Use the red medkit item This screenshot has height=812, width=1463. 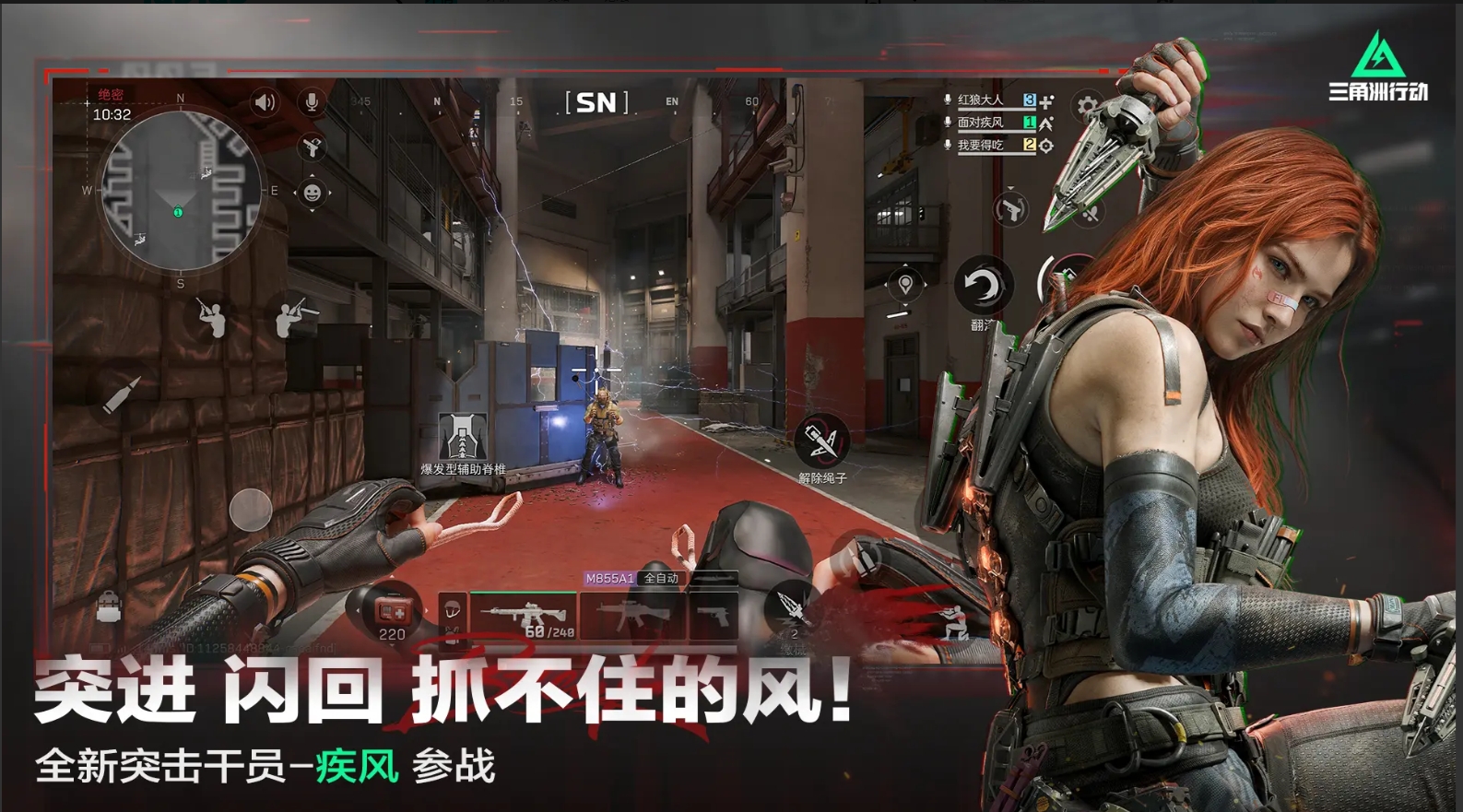tap(392, 611)
